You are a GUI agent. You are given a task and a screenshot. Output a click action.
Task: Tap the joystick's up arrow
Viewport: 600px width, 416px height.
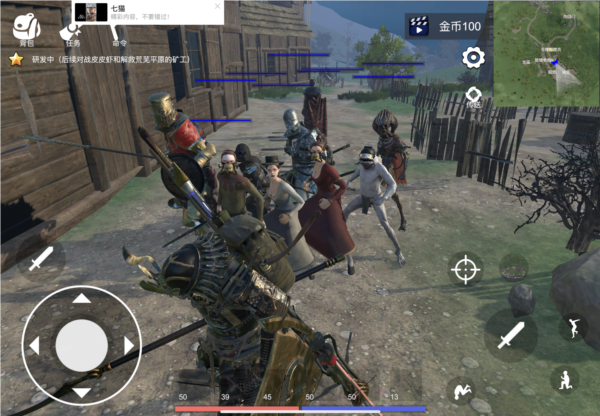point(81,298)
